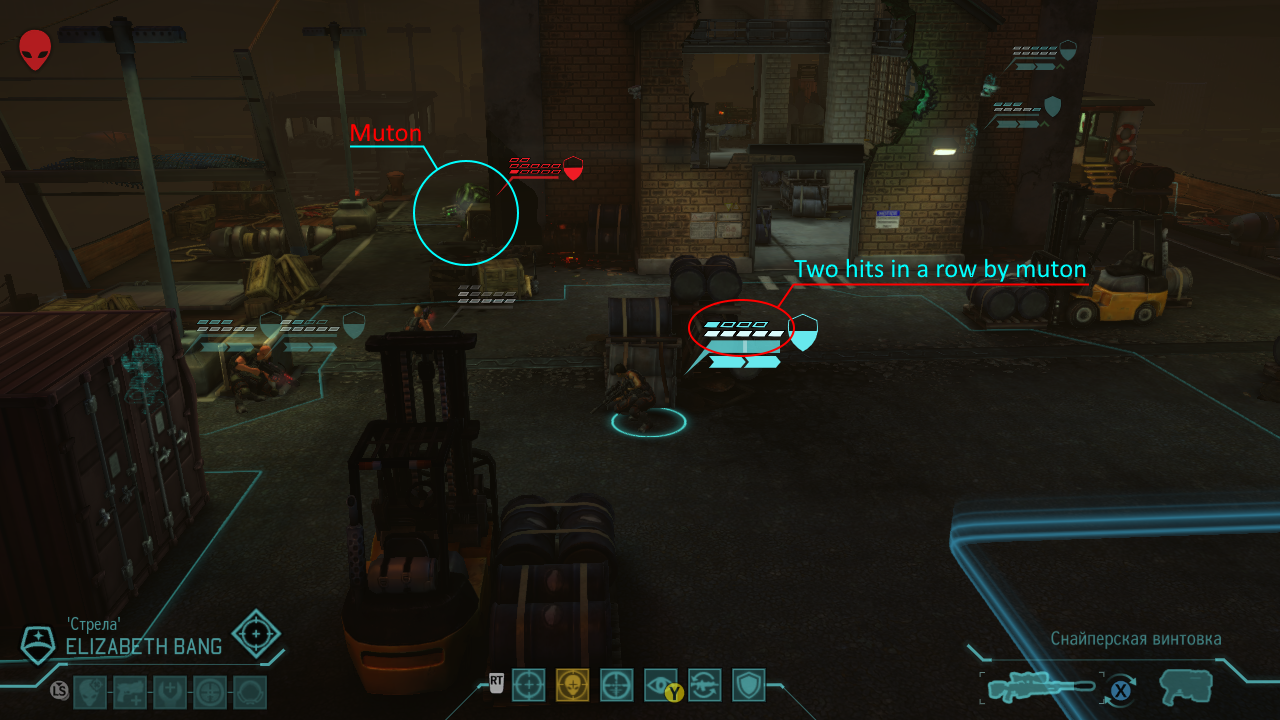This screenshot has width=1280, height=720.
Task: Activate the Overwatch eye ability
Action: point(660,685)
